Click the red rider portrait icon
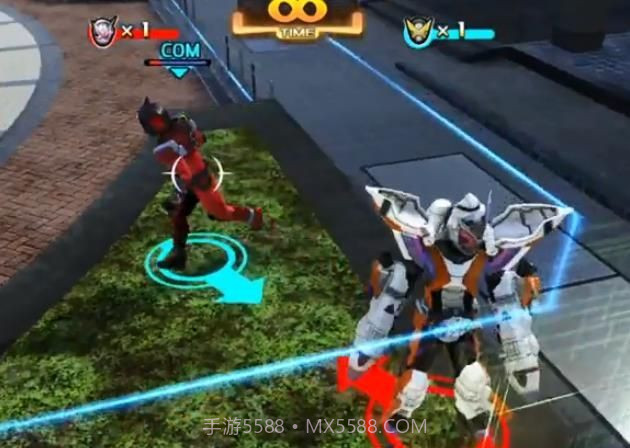This screenshot has height=448, width=630. (x=102, y=31)
